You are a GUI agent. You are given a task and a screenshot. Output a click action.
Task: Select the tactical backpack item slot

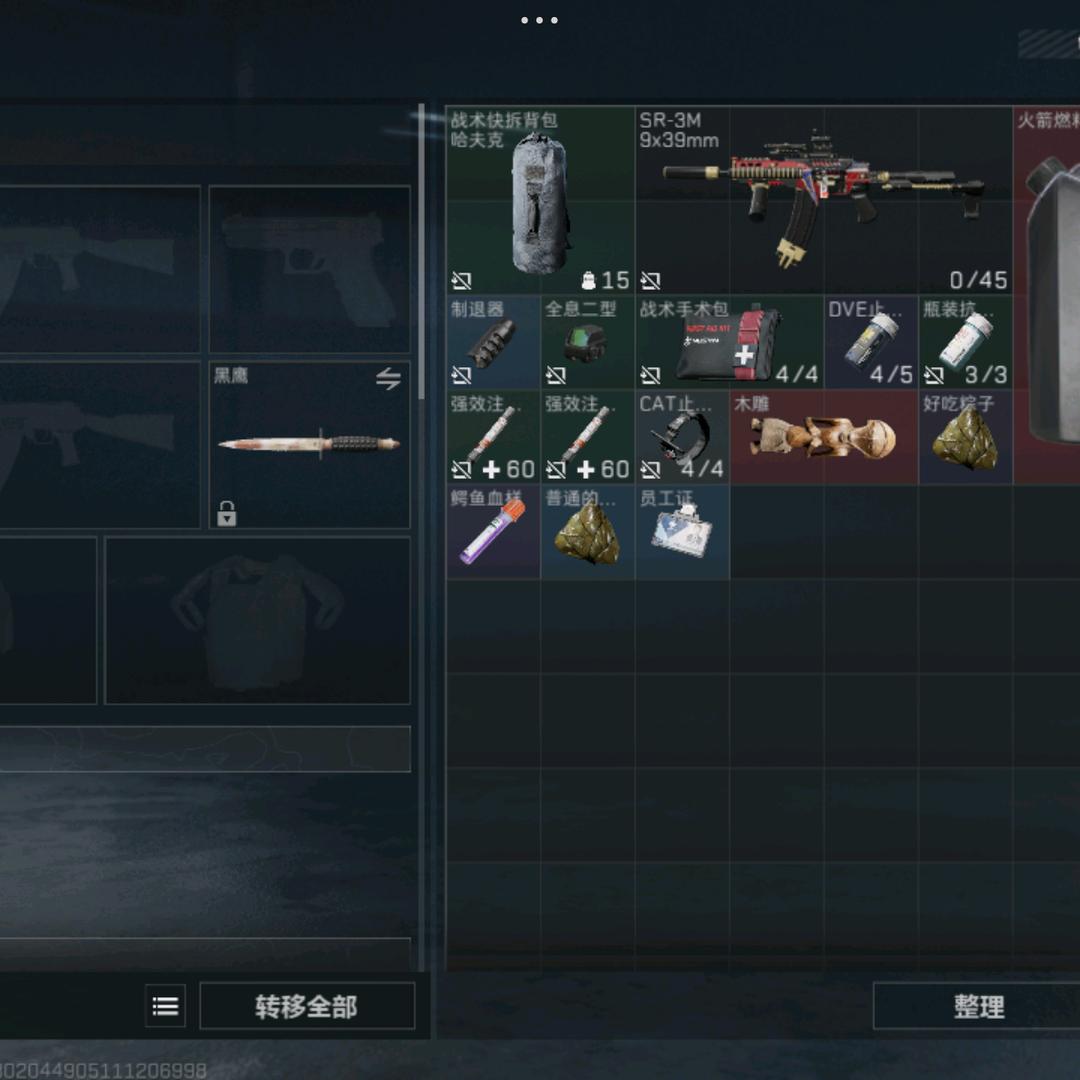[x=540, y=200]
